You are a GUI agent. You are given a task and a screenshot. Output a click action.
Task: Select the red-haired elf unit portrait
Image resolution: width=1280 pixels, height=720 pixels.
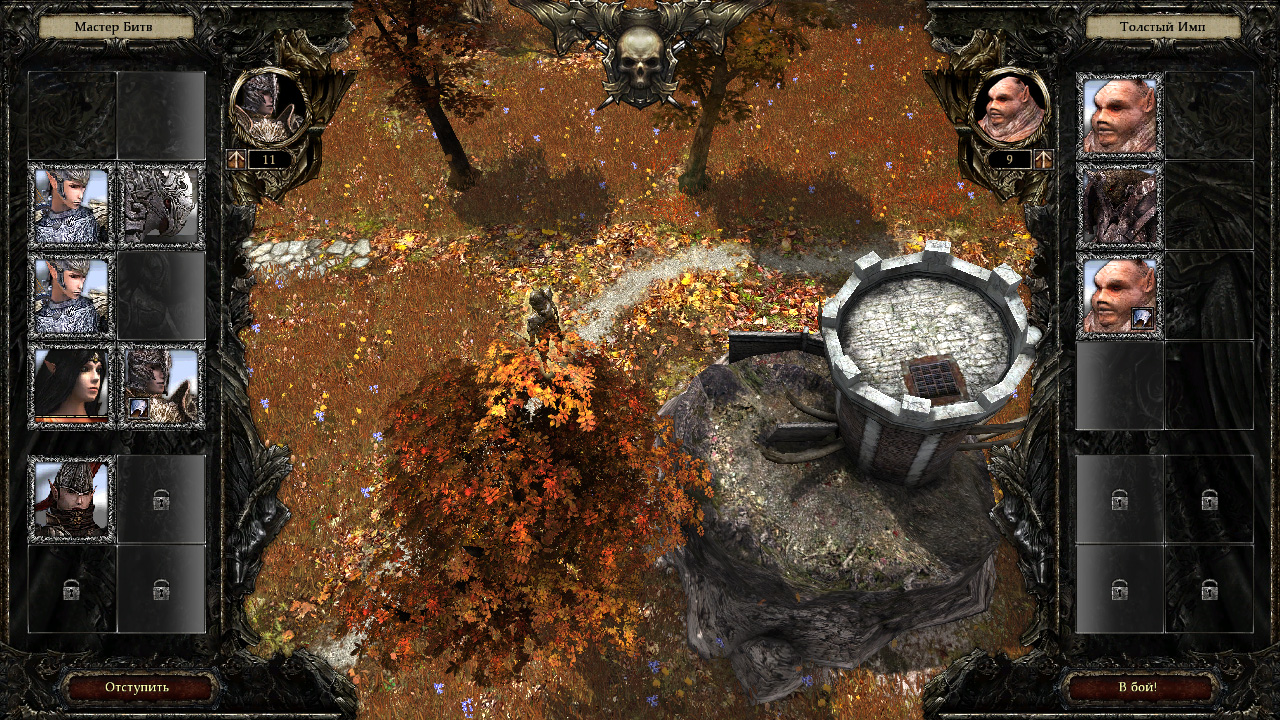tap(71, 498)
